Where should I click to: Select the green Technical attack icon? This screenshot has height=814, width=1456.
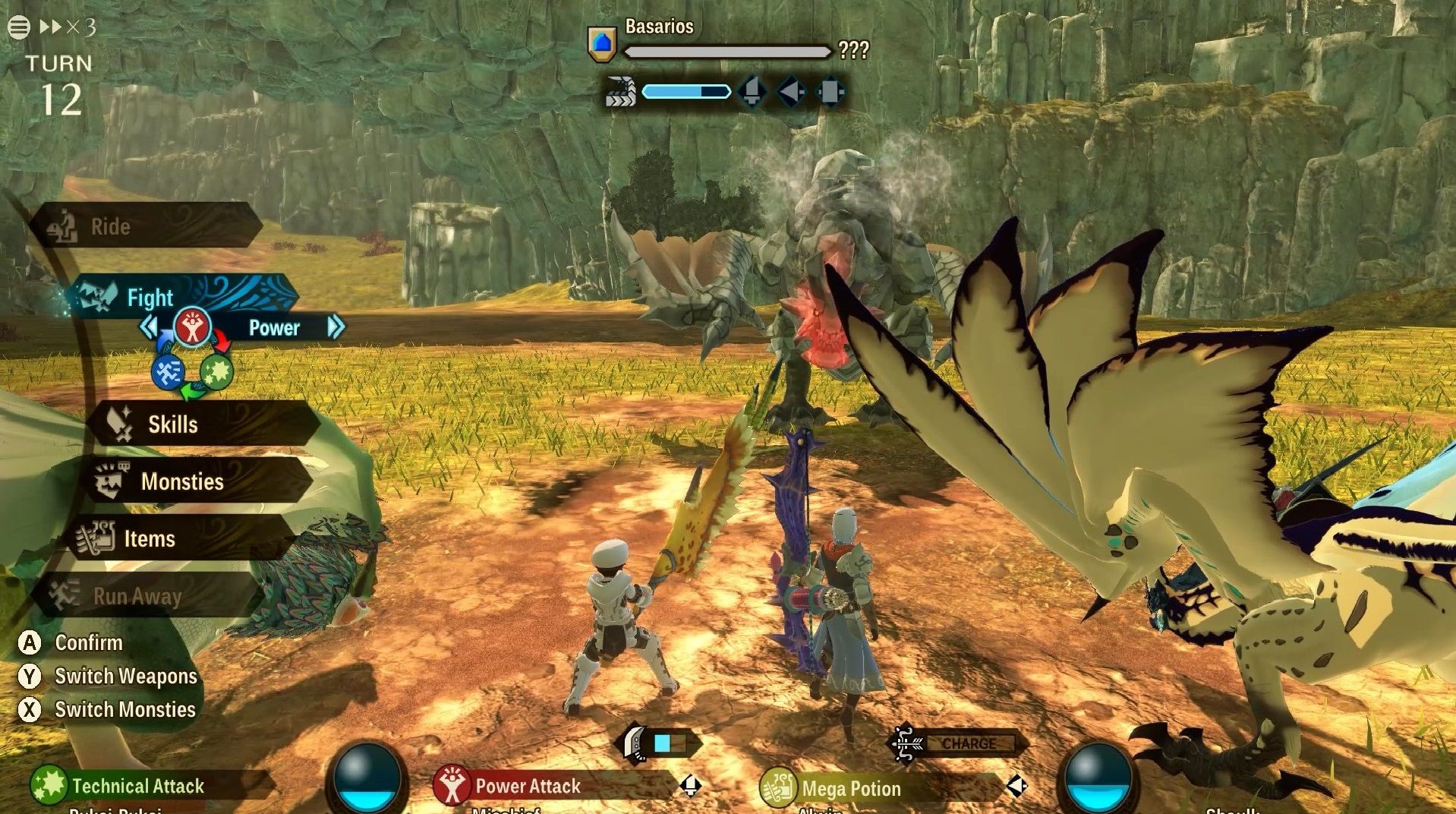tap(216, 372)
